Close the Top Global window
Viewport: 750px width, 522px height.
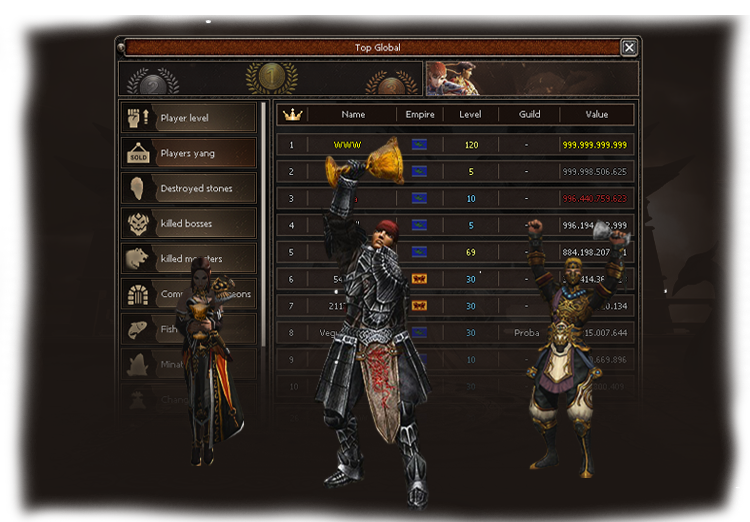628,47
